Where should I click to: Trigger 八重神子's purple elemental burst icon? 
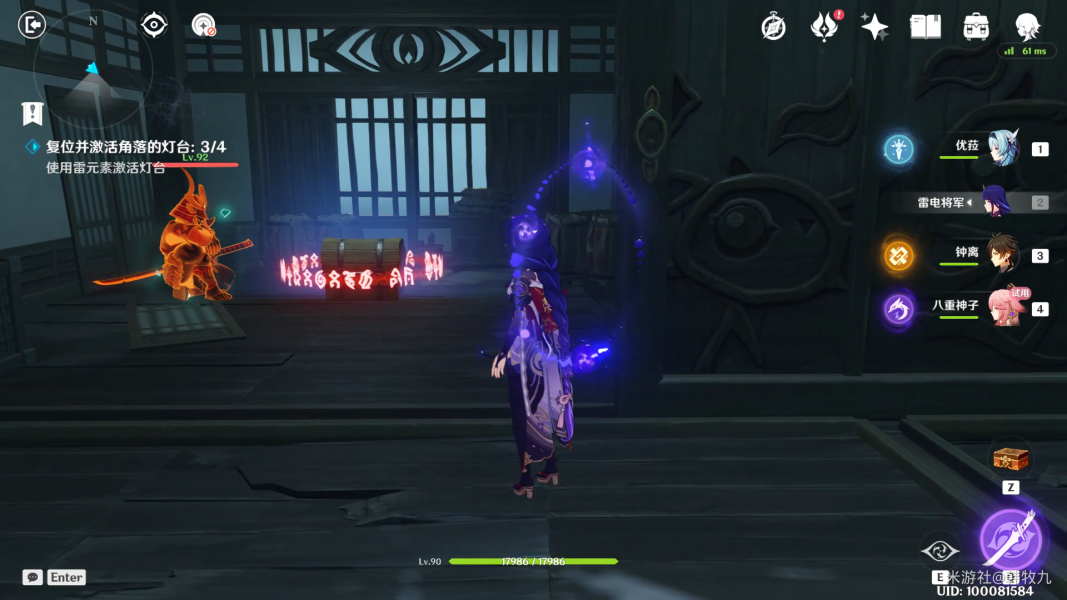[x=898, y=309]
